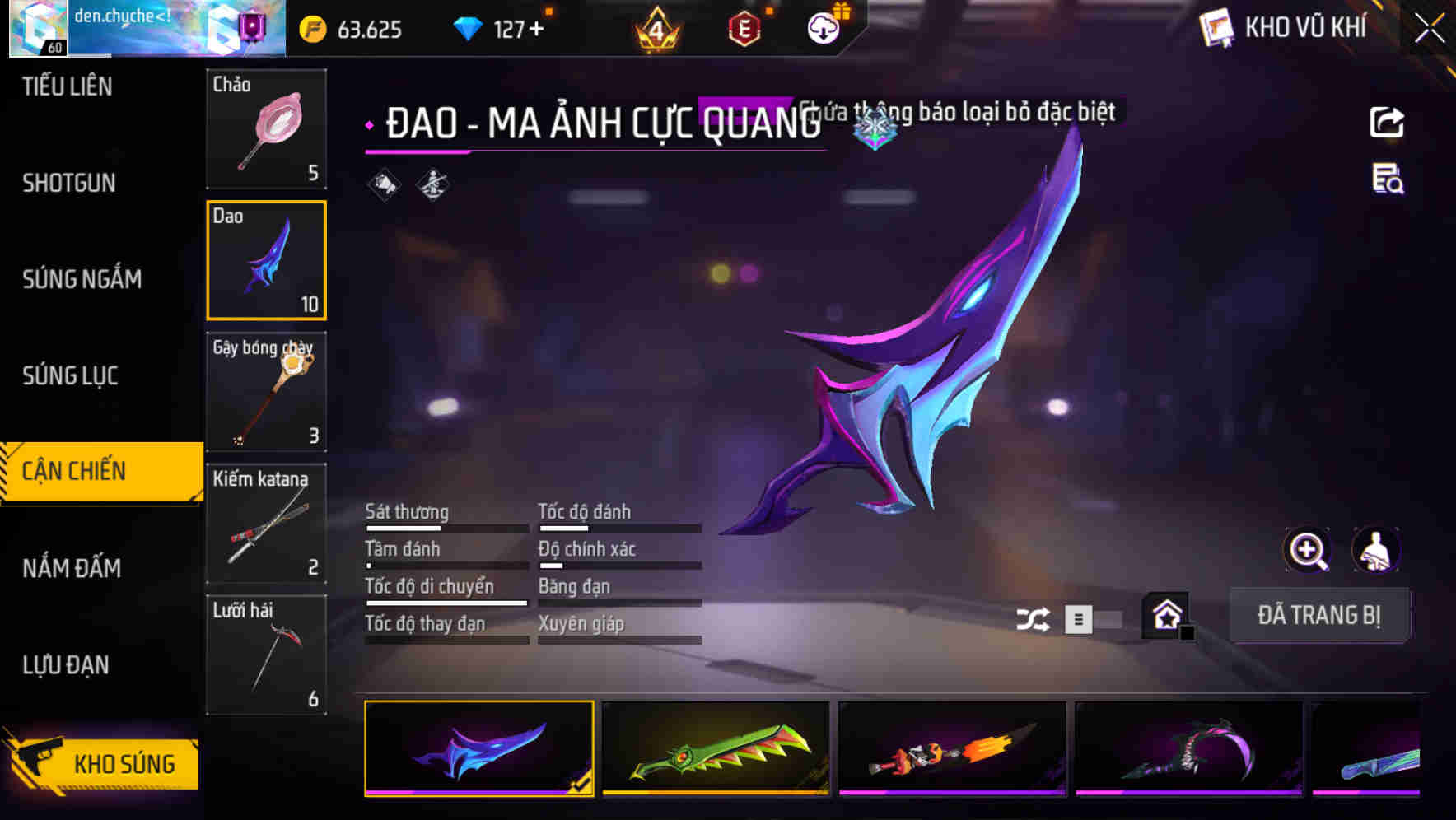The height and width of the screenshot is (820, 1456).
Task: Expand the Kiếm katana collection
Action: pos(266,522)
